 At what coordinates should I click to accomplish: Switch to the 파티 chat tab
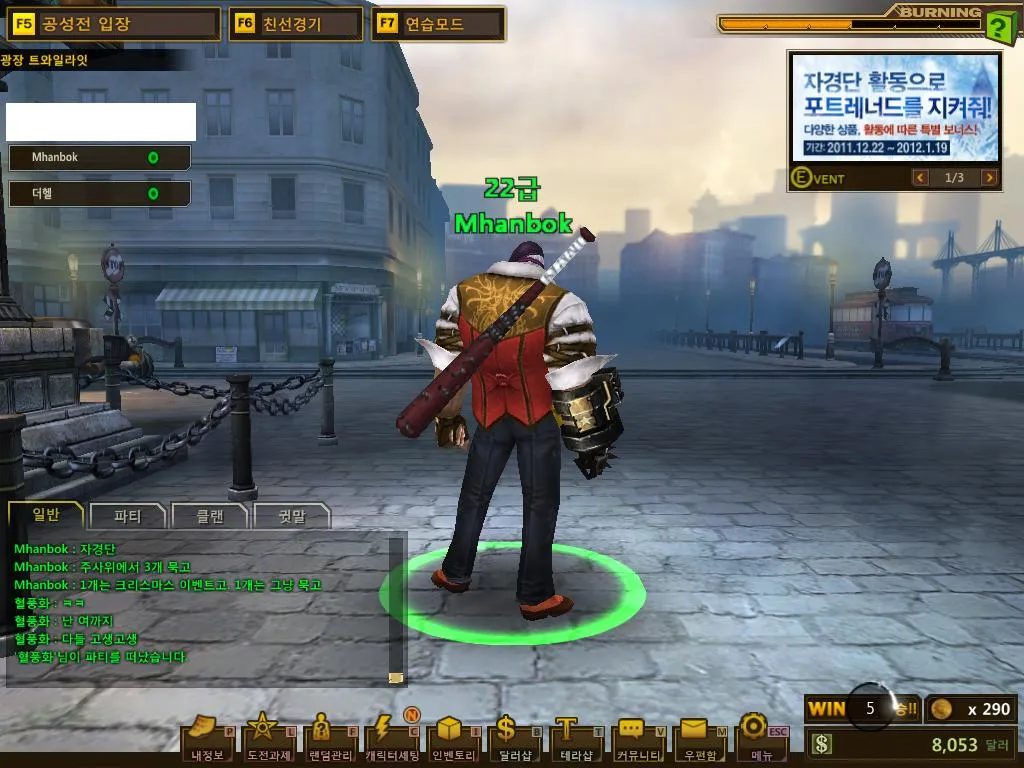click(128, 516)
